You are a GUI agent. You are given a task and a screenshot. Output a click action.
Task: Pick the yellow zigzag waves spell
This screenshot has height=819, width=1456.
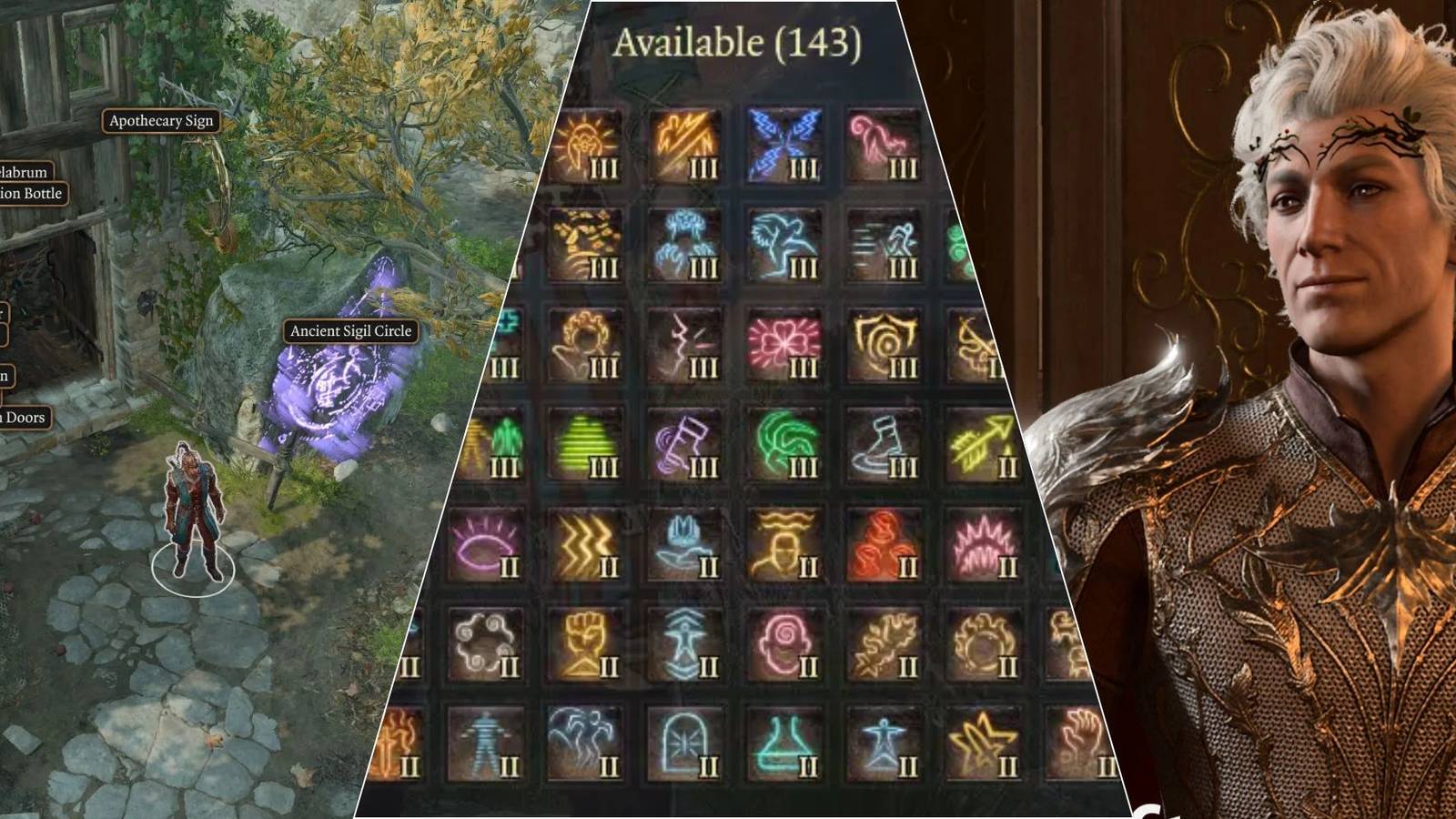(x=585, y=545)
